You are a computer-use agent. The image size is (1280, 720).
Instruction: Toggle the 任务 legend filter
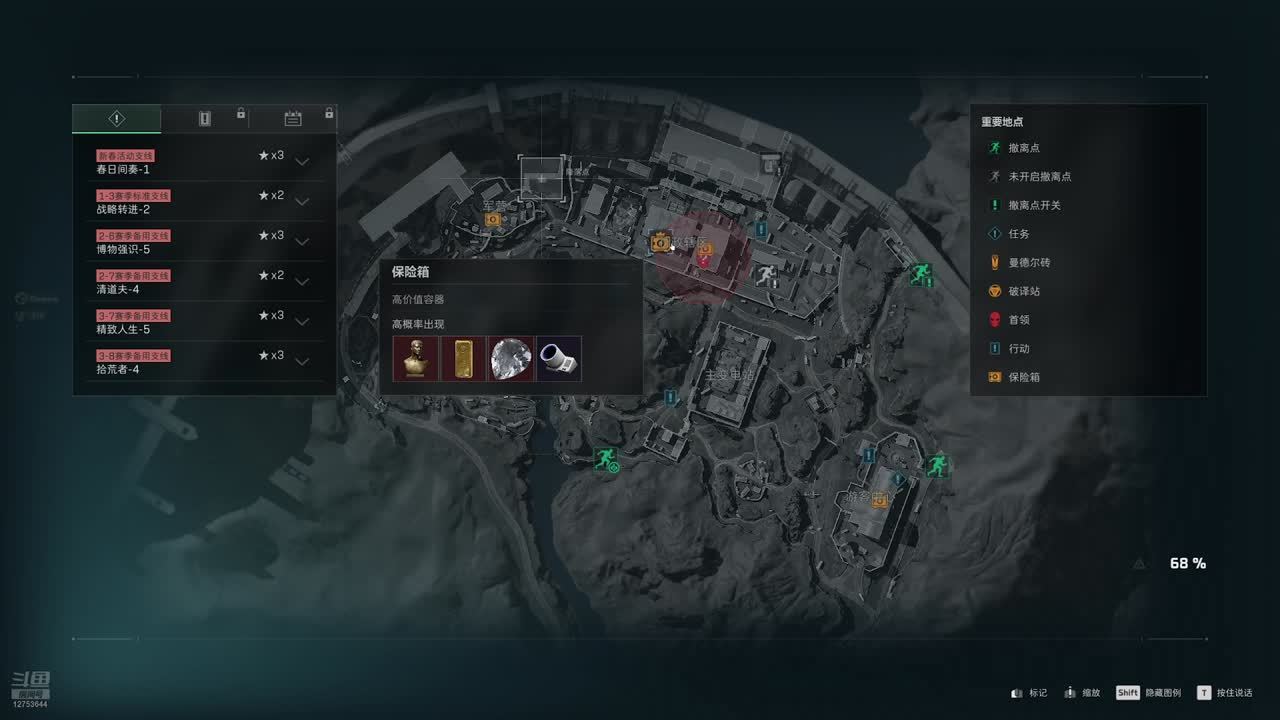[1018, 234]
